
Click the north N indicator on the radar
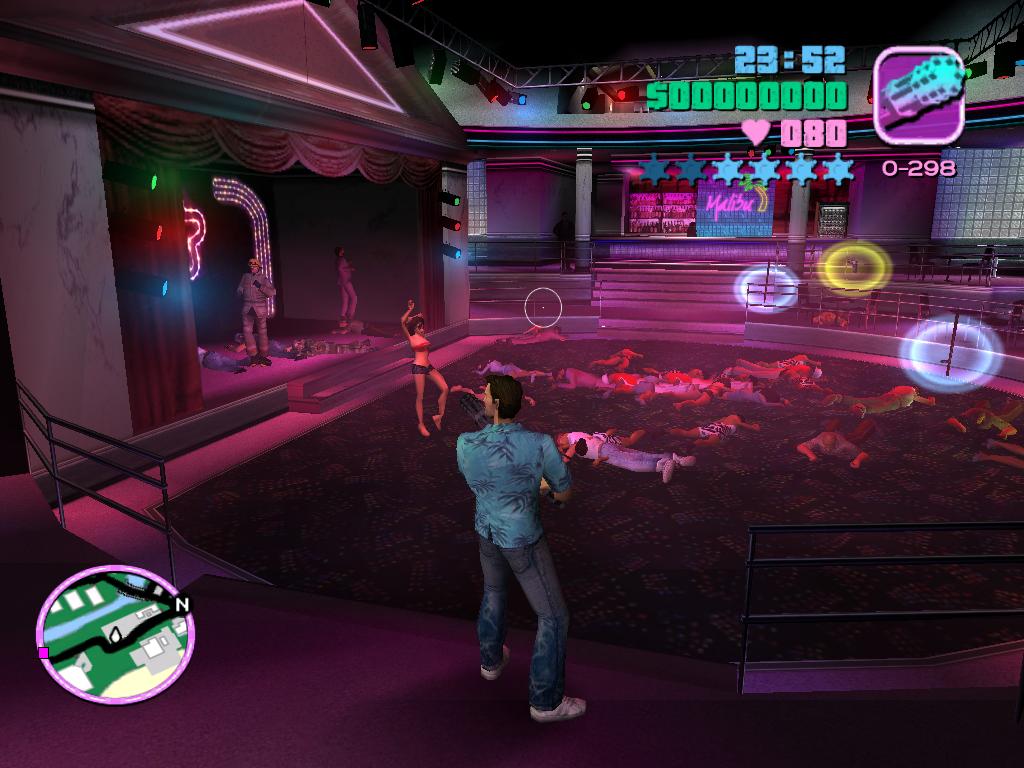(x=181, y=604)
